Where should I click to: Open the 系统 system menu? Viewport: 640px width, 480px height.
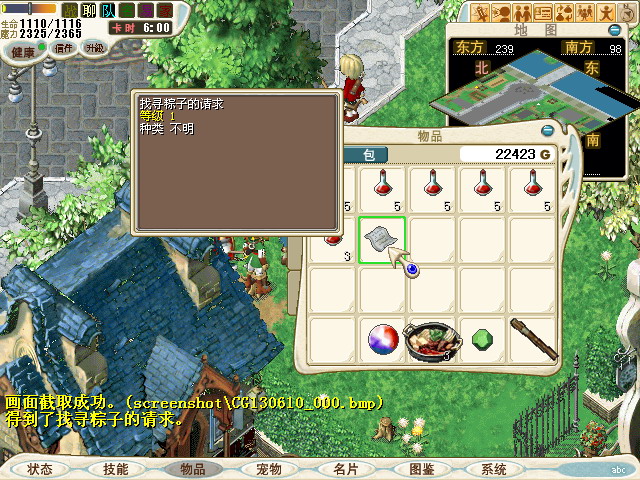click(494, 468)
